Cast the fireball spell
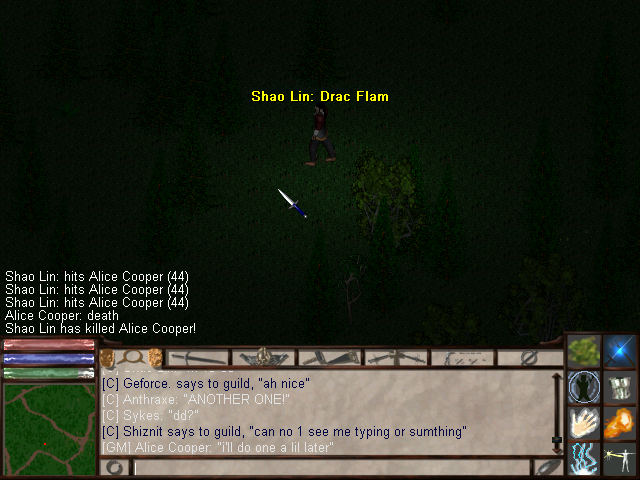This screenshot has width=640, height=480. 620,423
